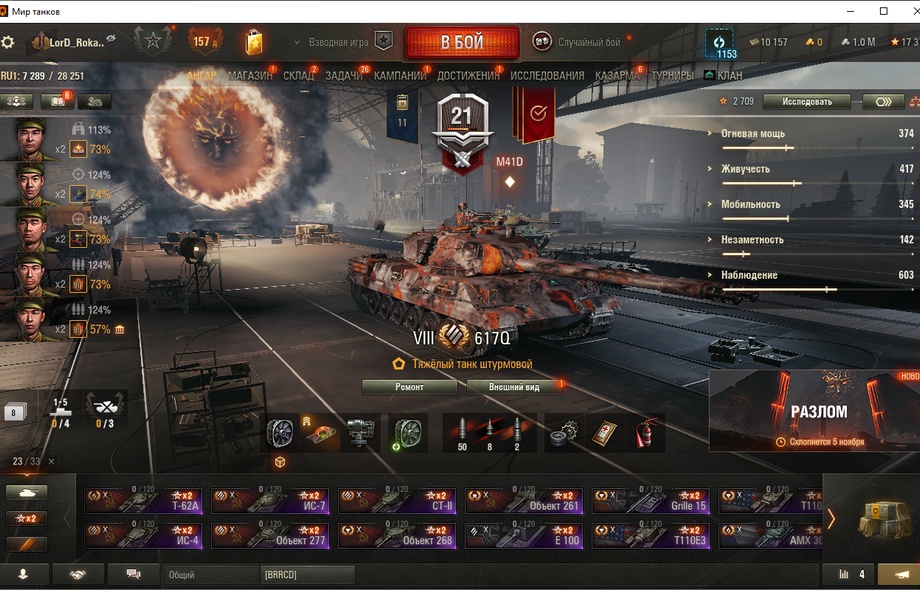Viewport: 920px width, 590px height.
Task: Click the Исследовать research button
Action: click(806, 102)
